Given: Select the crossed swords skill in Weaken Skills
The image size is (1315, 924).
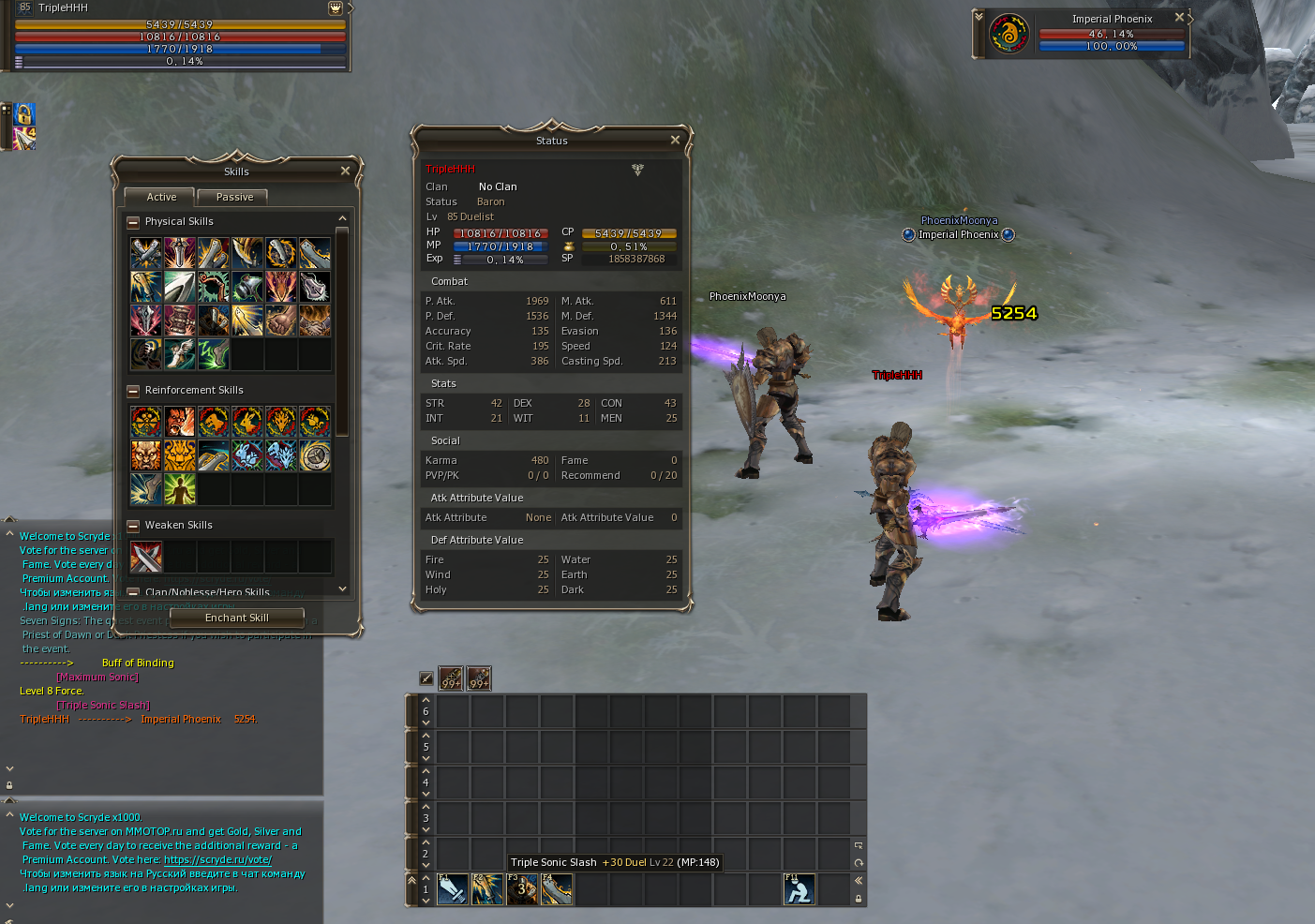Looking at the screenshot, I should pos(146,557).
